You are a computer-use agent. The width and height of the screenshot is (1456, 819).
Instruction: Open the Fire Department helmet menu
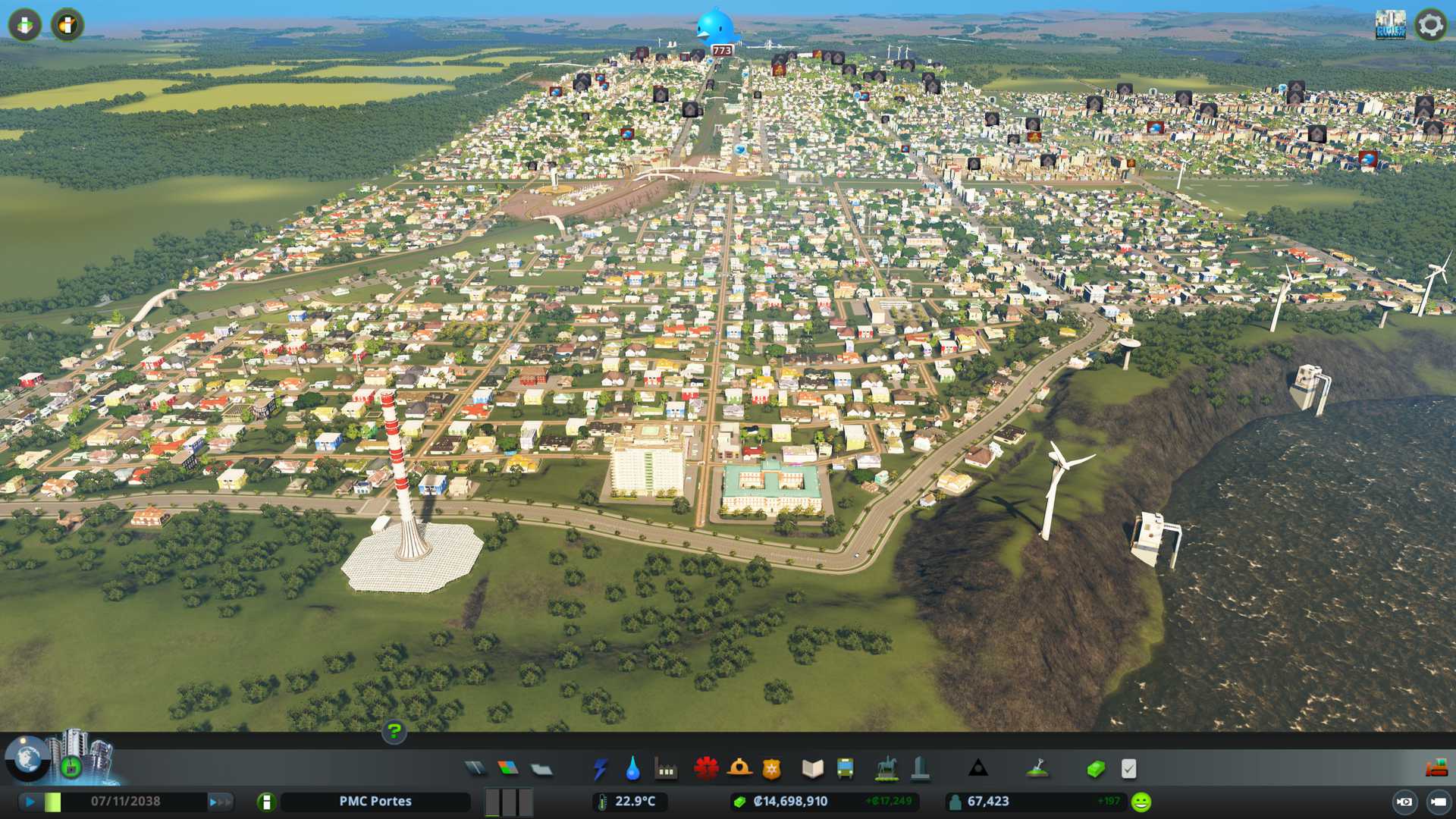(x=739, y=769)
